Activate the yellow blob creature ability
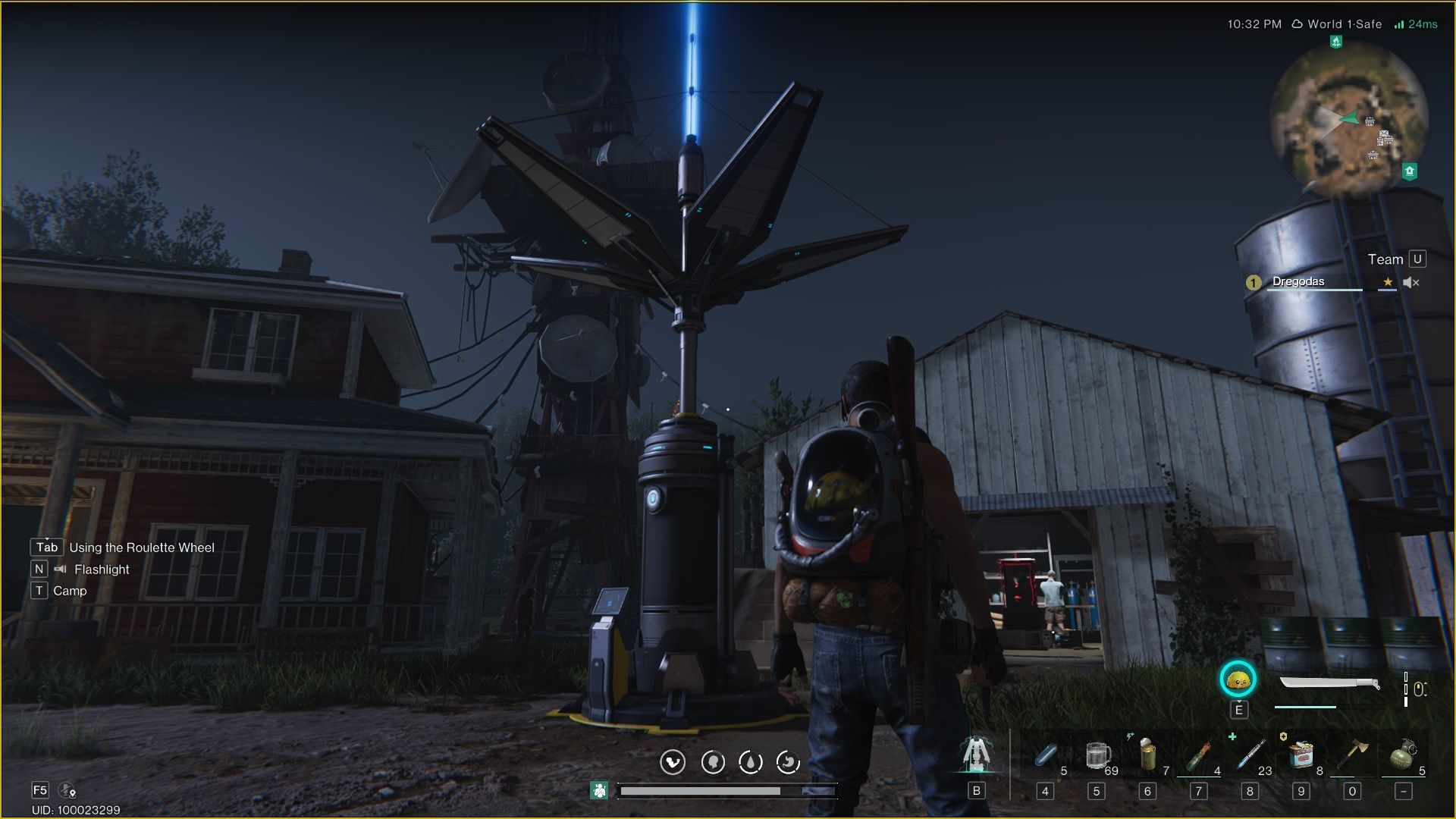The image size is (1456, 819). [x=1238, y=680]
